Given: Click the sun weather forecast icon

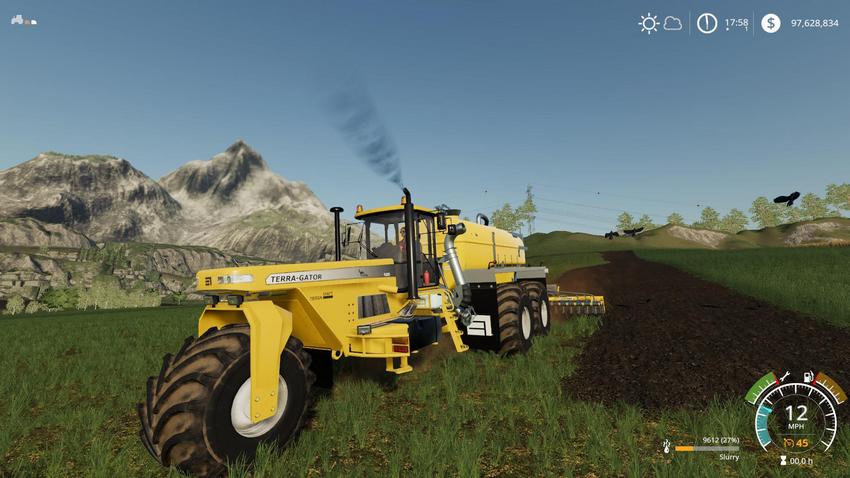Looking at the screenshot, I should (649, 23).
